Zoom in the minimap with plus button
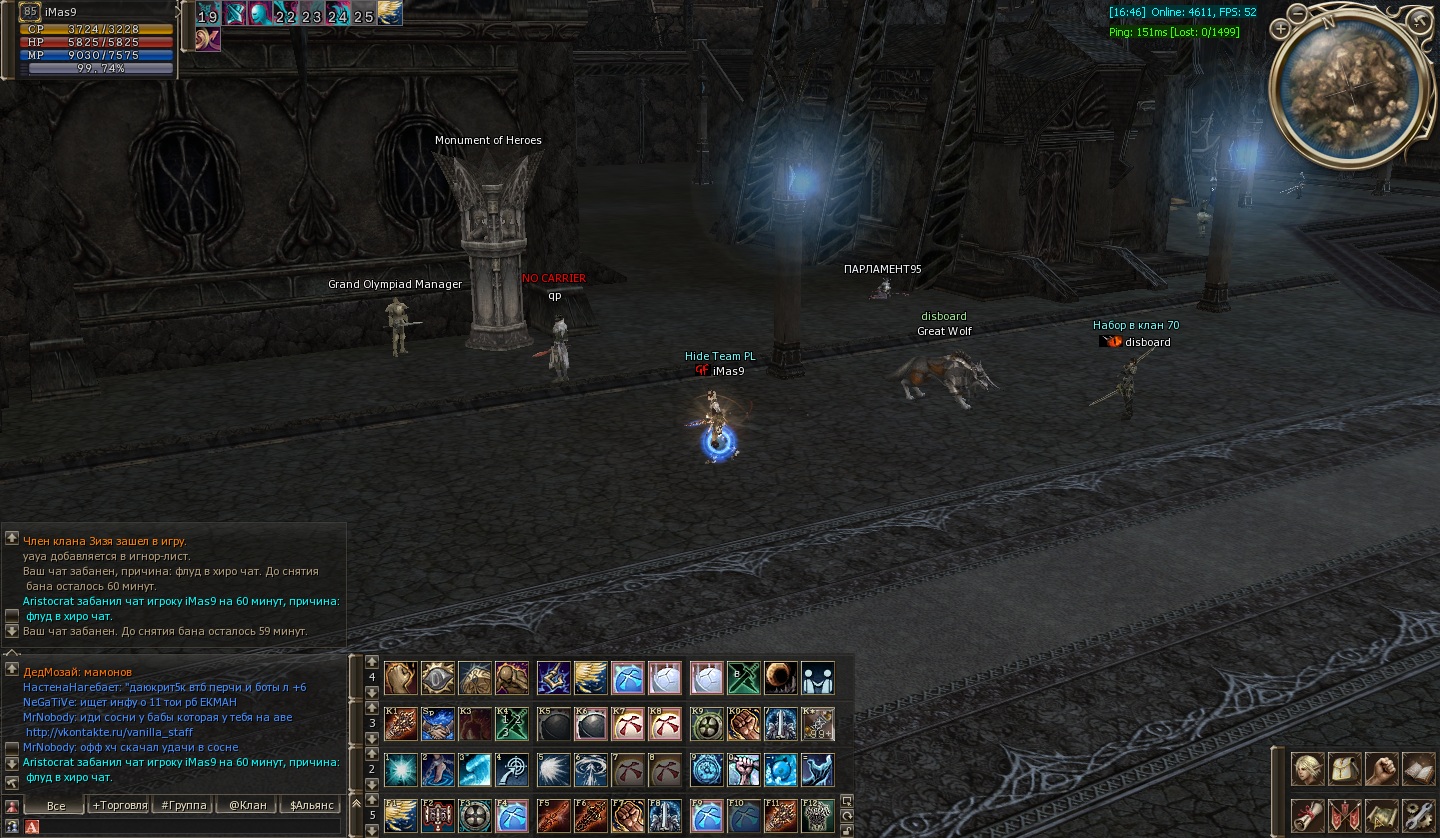This screenshot has width=1440, height=838. 1280,29
